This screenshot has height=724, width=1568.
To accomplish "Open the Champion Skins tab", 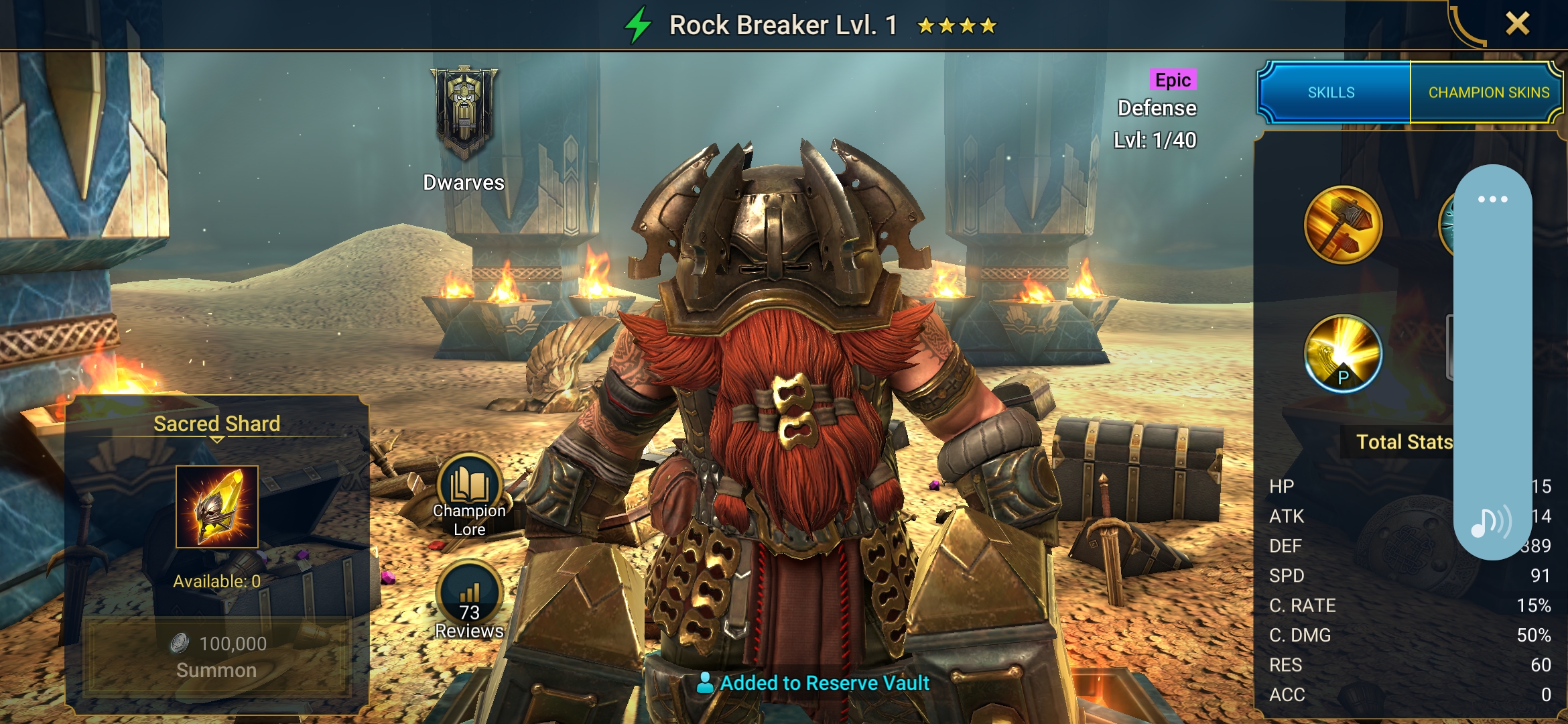I will coord(1488,93).
